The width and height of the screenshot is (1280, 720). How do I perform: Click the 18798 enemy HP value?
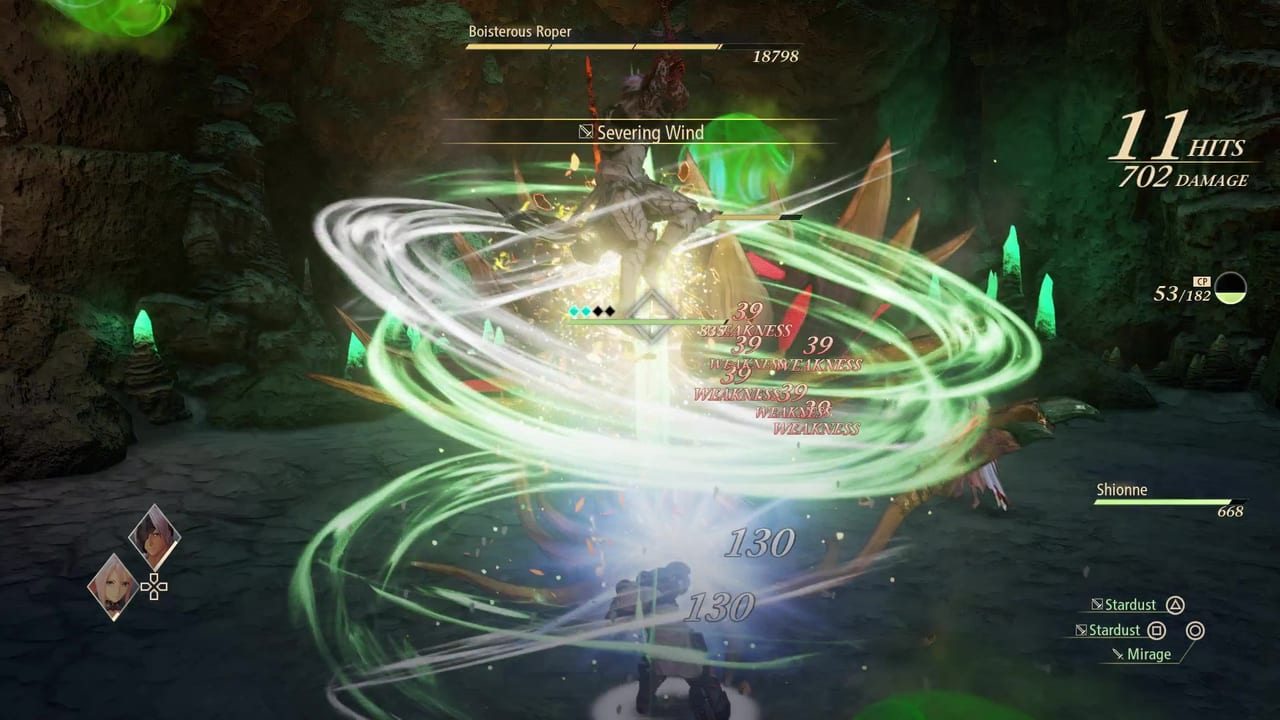click(775, 57)
